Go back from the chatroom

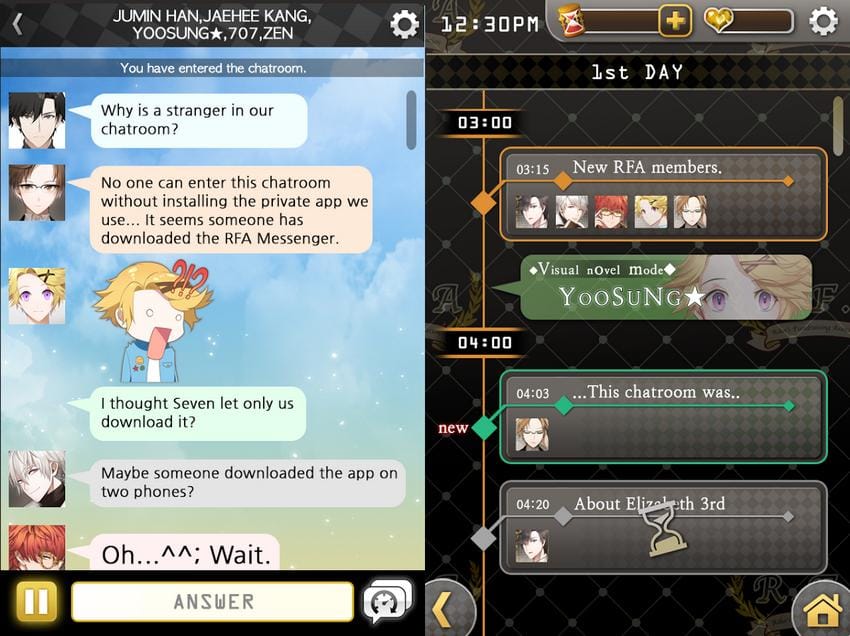coord(16,24)
